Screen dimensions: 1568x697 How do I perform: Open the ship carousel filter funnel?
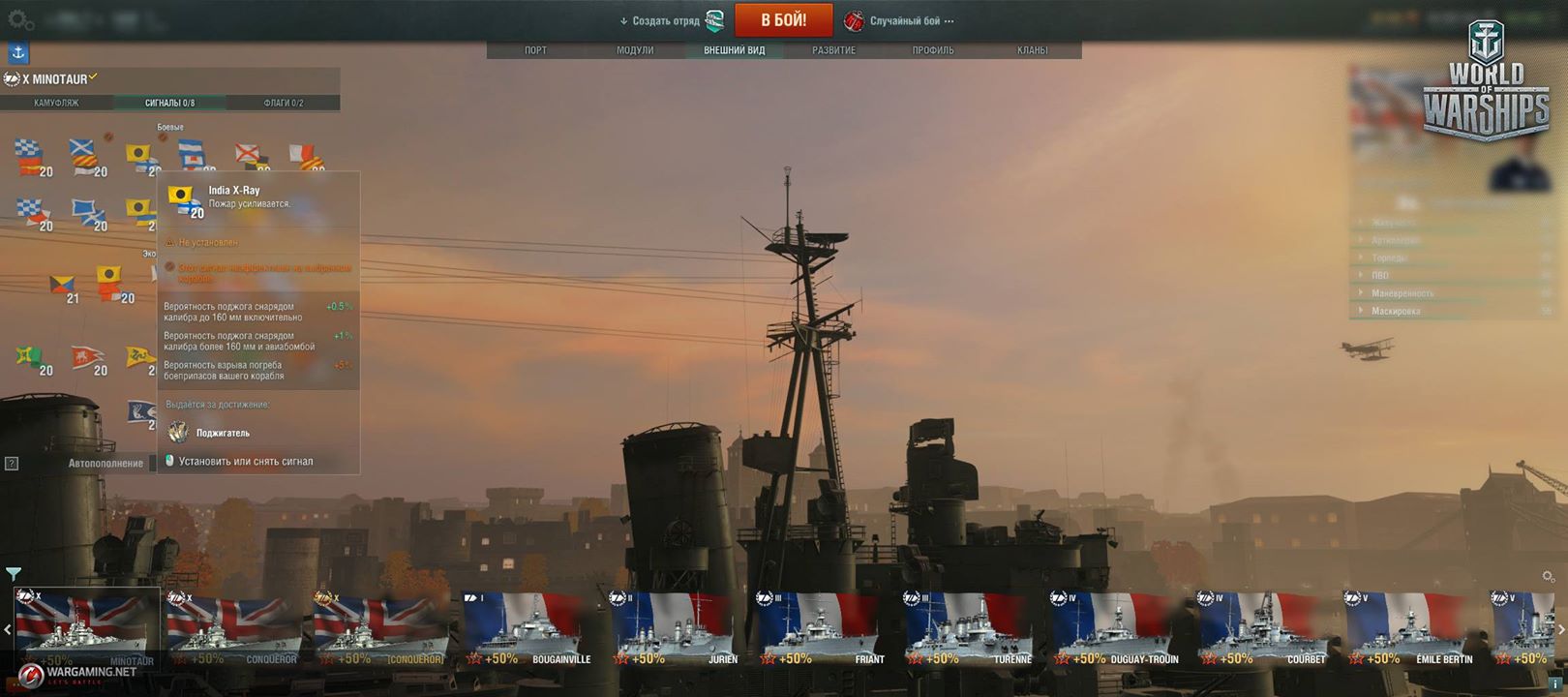coord(14,574)
